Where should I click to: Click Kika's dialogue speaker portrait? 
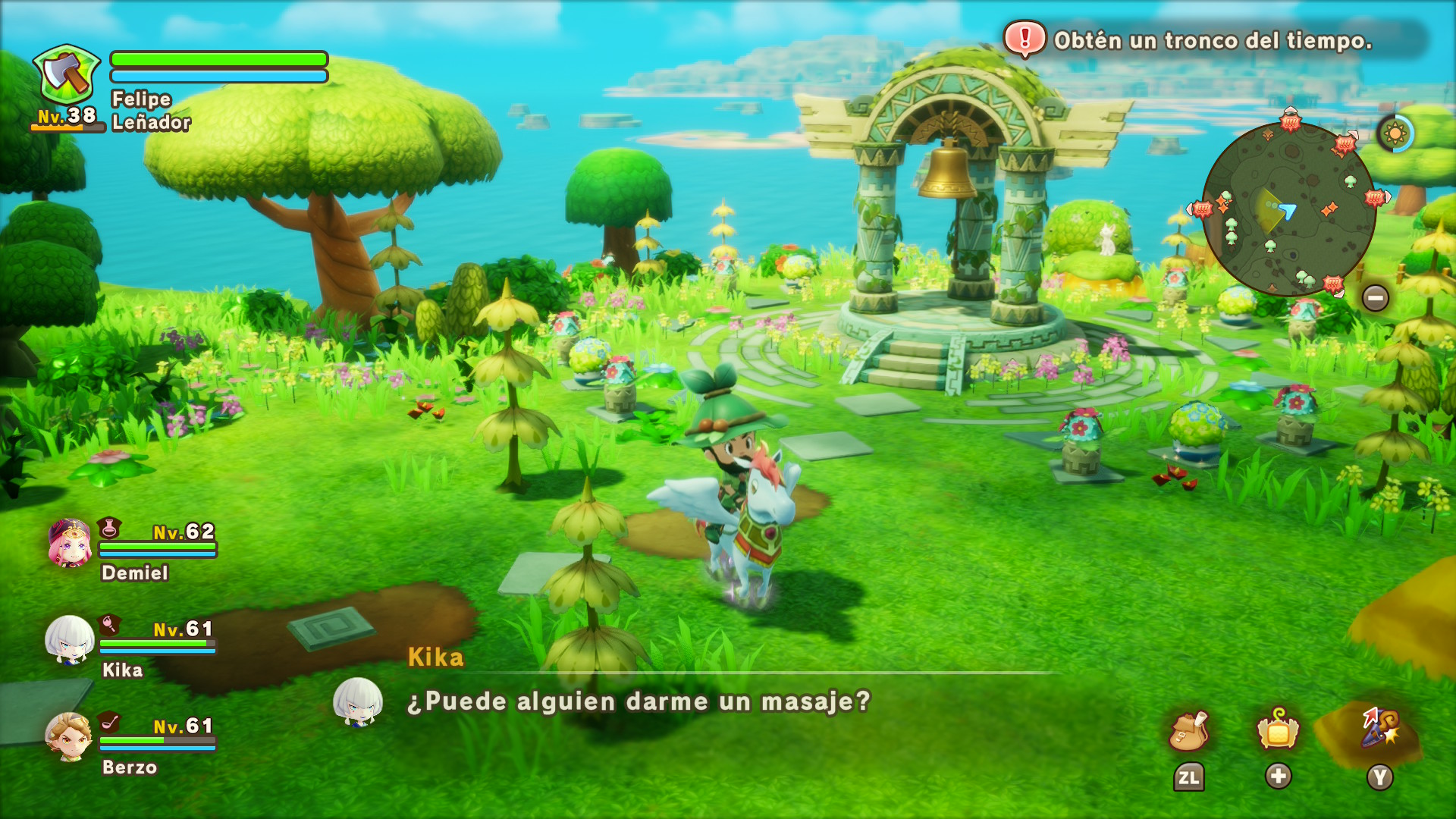point(357,701)
